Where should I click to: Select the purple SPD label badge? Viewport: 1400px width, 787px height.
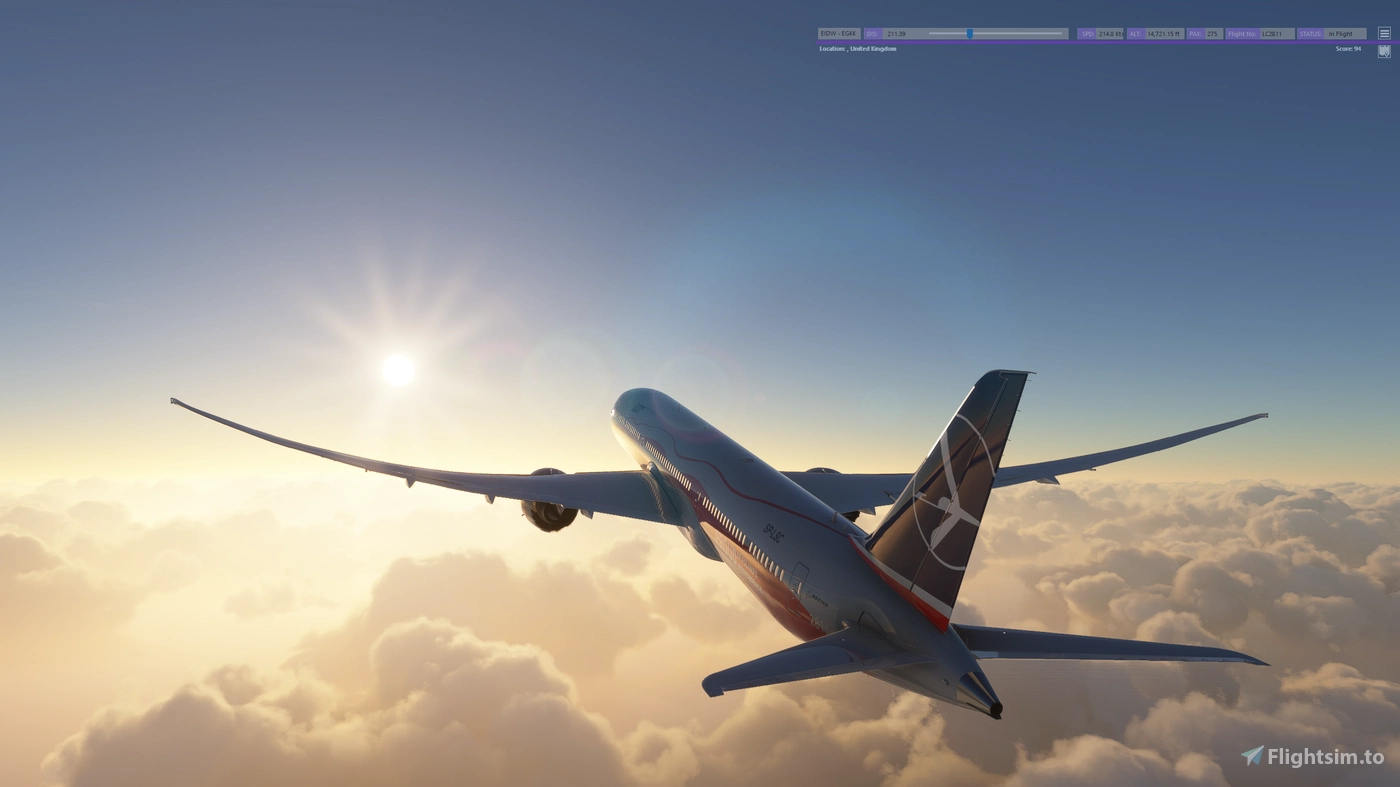pos(1086,33)
